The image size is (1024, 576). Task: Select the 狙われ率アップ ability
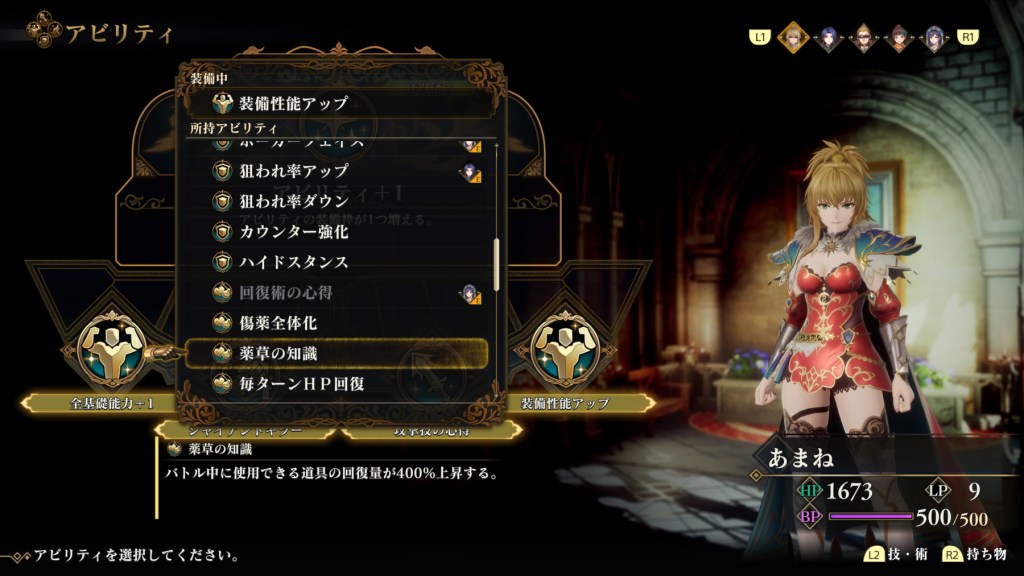point(293,171)
